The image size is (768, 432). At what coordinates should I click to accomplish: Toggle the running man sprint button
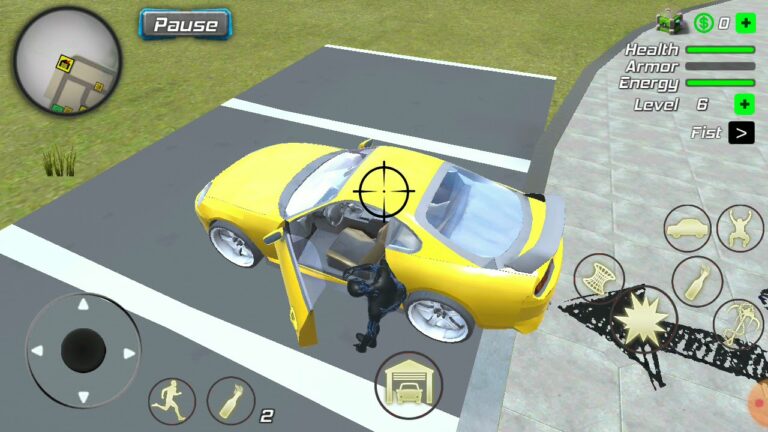coord(172,400)
